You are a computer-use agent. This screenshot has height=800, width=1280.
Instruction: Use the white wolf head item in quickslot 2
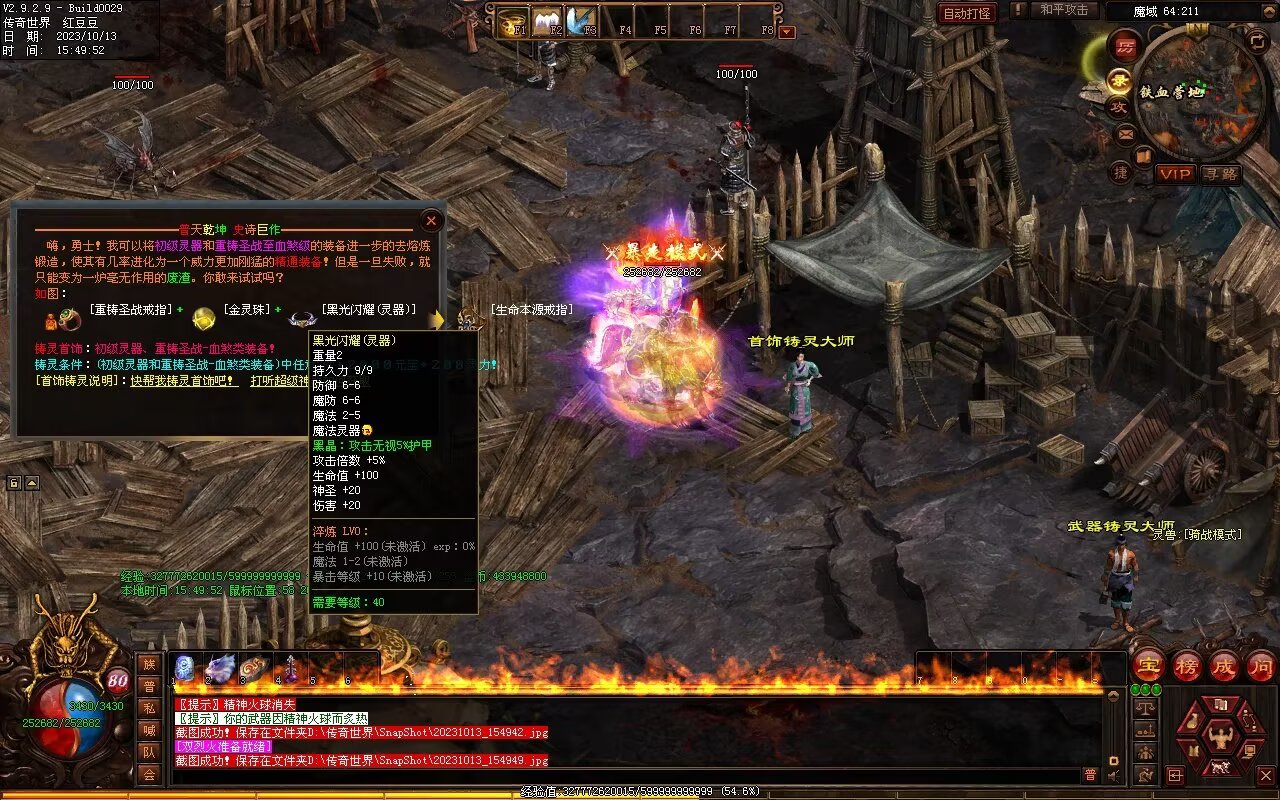[x=221, y=668]
